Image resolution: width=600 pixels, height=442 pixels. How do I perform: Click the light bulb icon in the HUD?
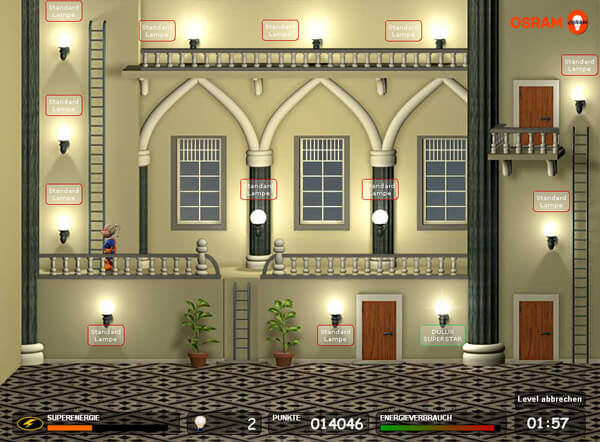(200, 423)
